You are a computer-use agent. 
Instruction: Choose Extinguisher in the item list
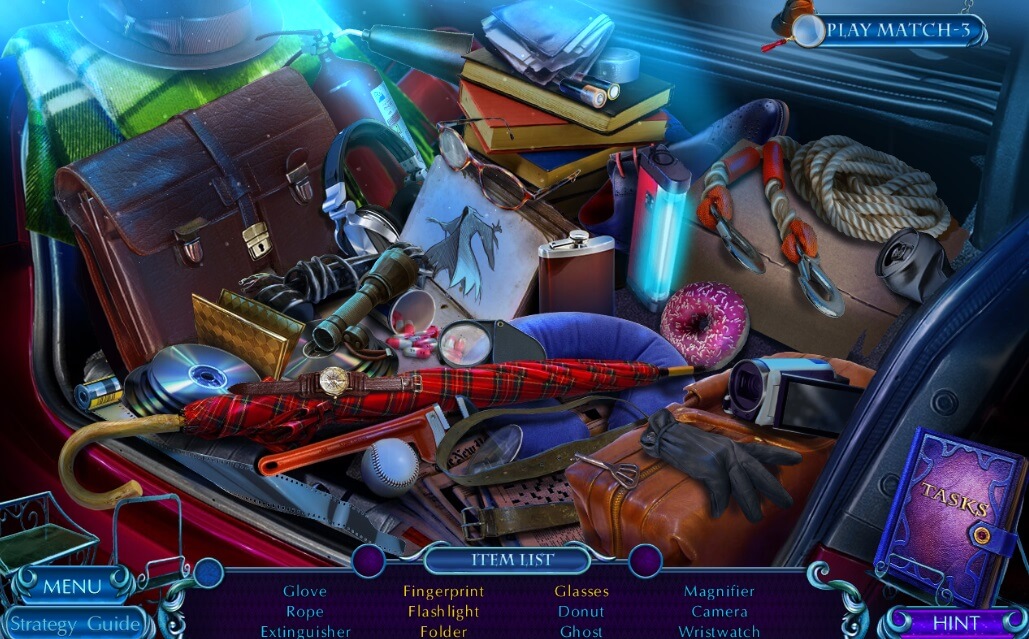click(x=305, y=631)
